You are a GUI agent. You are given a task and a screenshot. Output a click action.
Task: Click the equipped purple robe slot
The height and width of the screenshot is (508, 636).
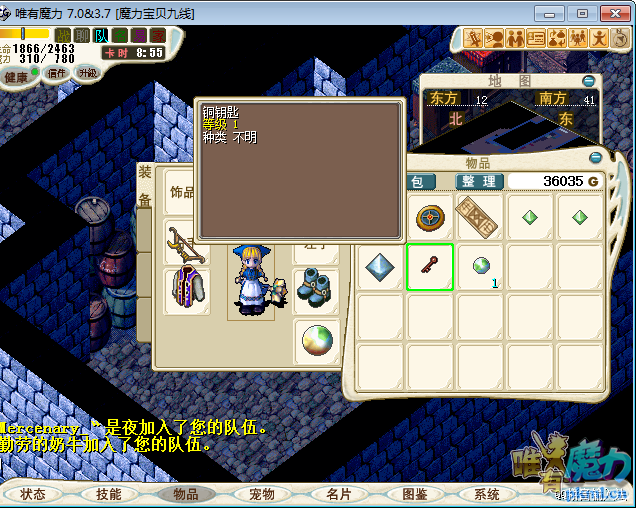(x=186, y=290)
